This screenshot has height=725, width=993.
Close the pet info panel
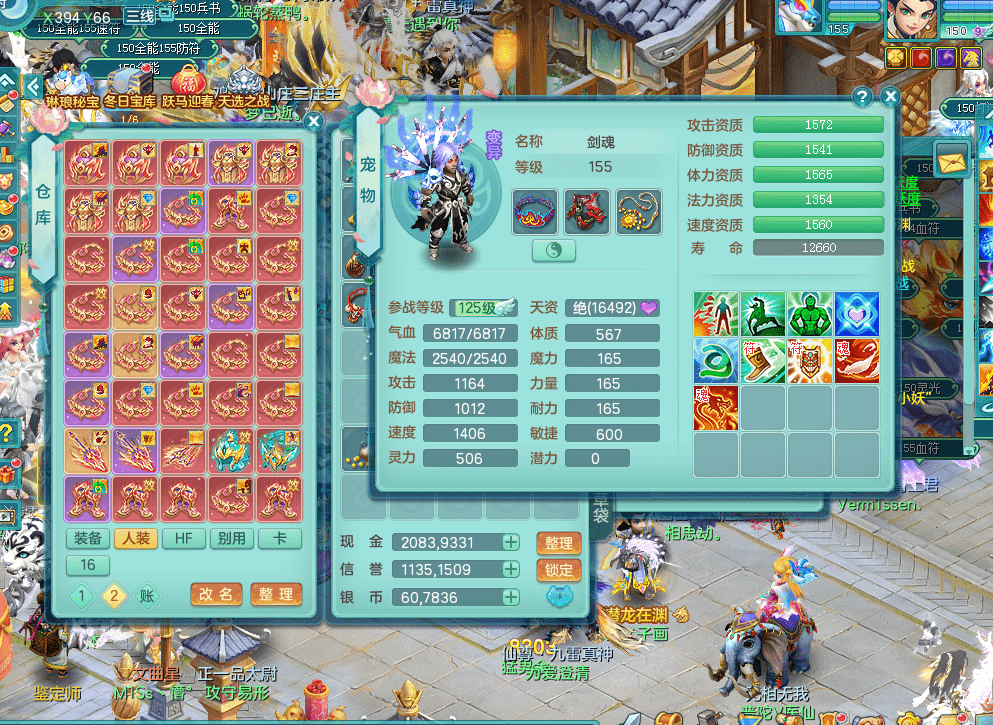coord(890,97)
